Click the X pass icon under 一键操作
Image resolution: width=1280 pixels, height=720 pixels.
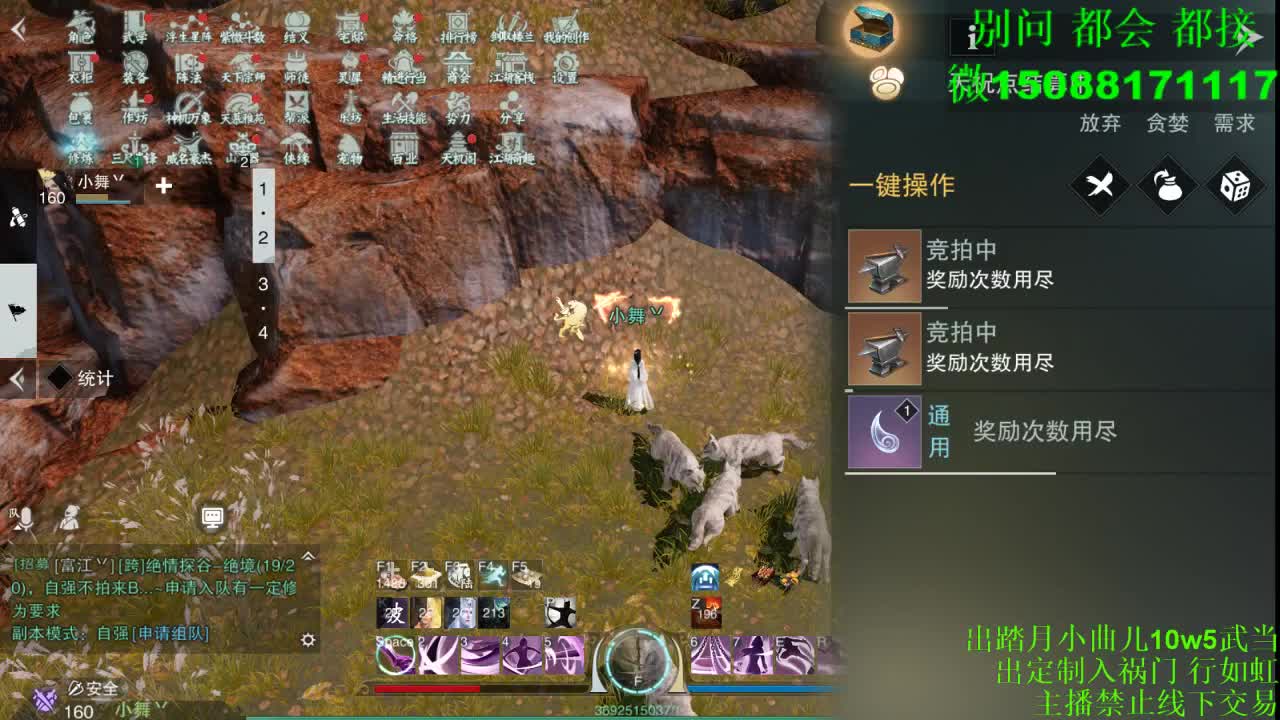coord(1098,185)
